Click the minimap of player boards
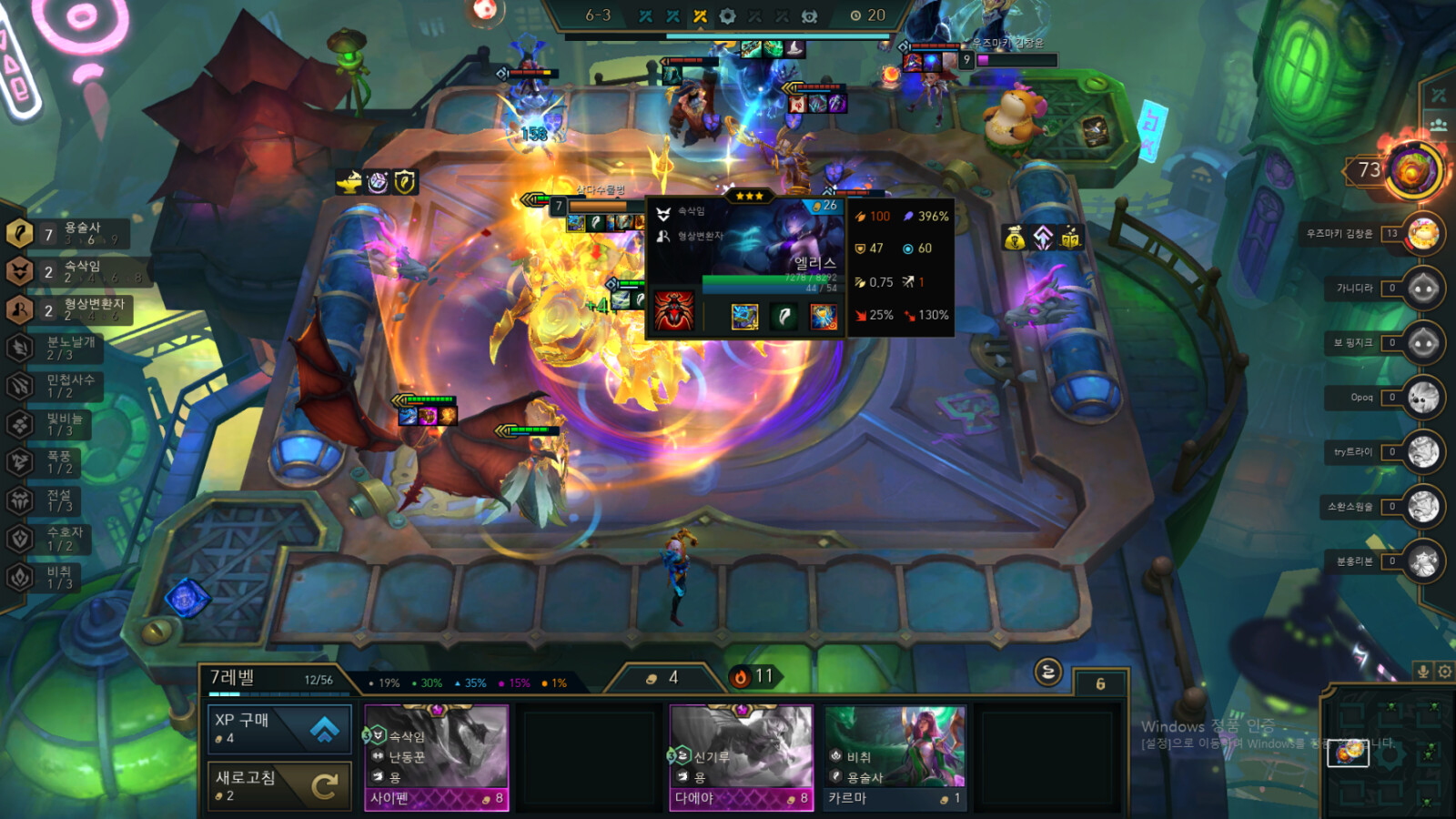 pyautogui.click(x=1388, y=752)
